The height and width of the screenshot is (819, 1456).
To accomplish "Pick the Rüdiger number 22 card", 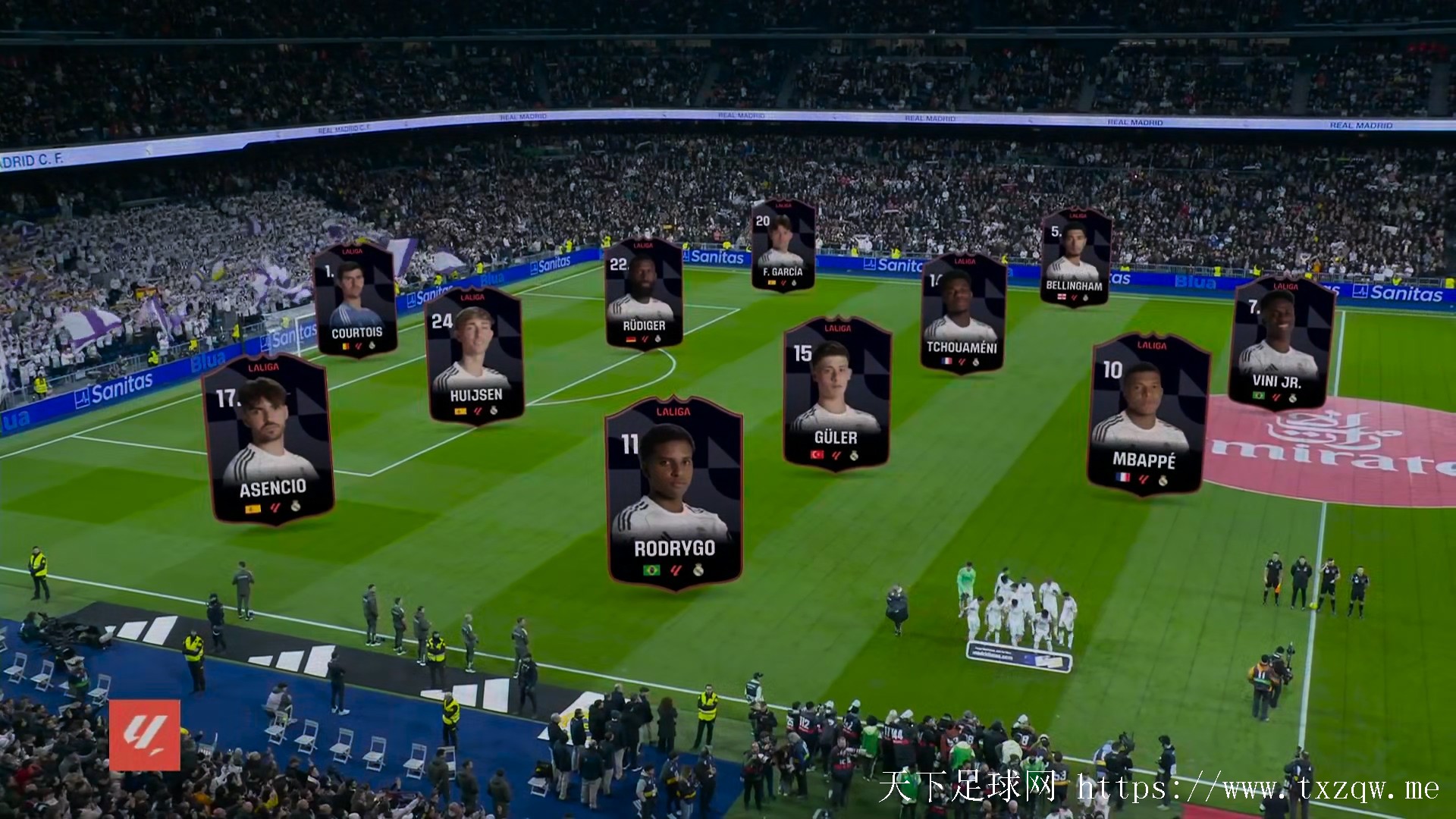I will point(643,293).
